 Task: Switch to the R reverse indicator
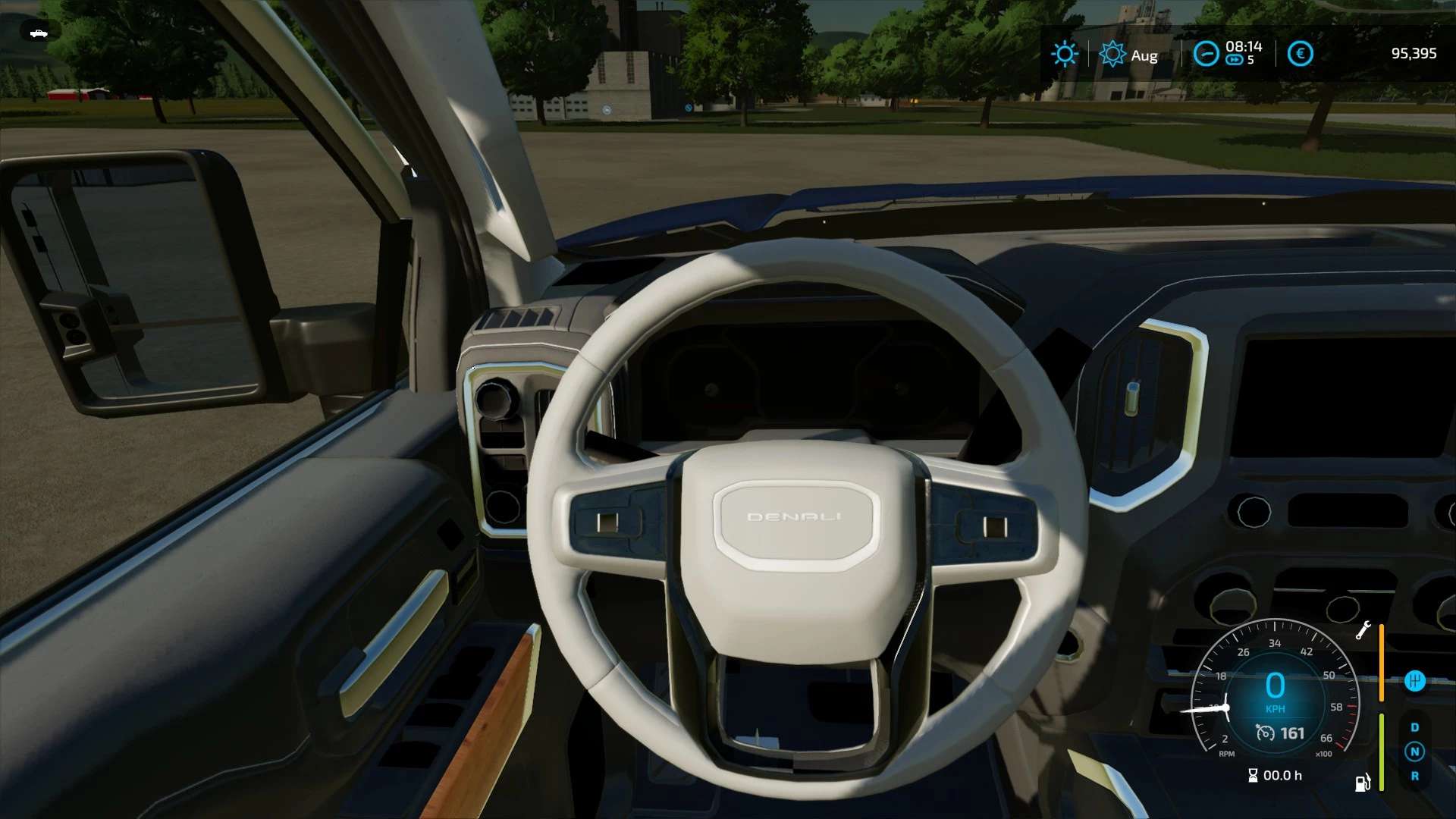click(x=1414, y=776)
